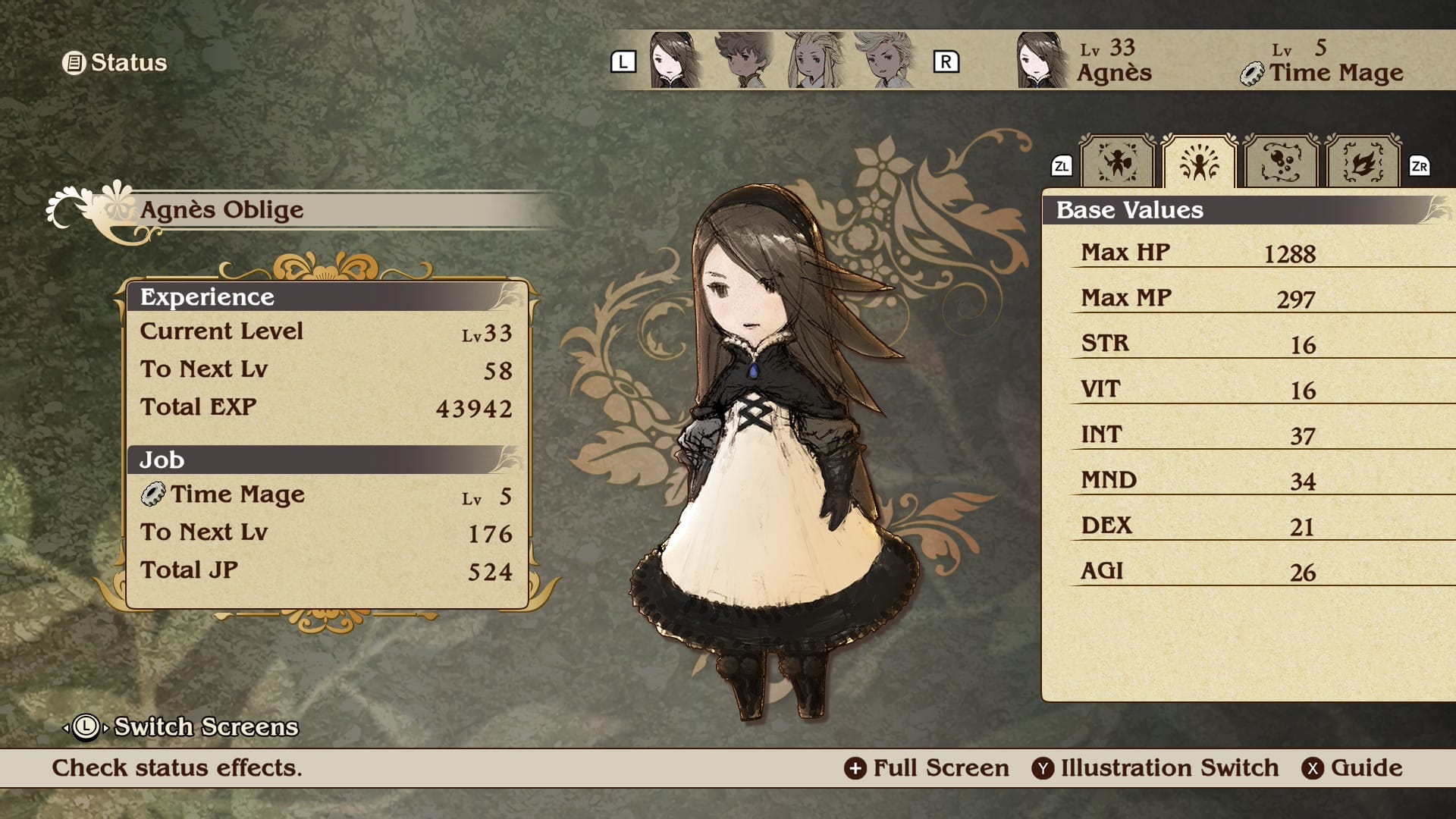Choose Edea's long blonde-haired portrait
1456x819 pixels.
pos(815,61)
